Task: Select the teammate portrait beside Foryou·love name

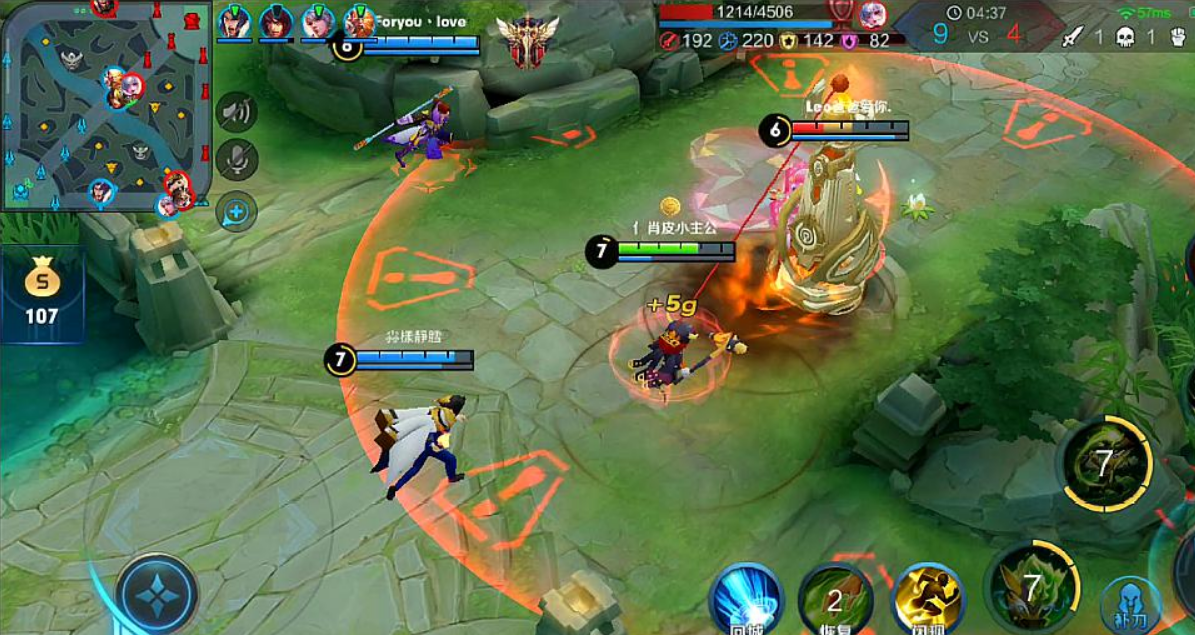Action: tap(358, 22)
